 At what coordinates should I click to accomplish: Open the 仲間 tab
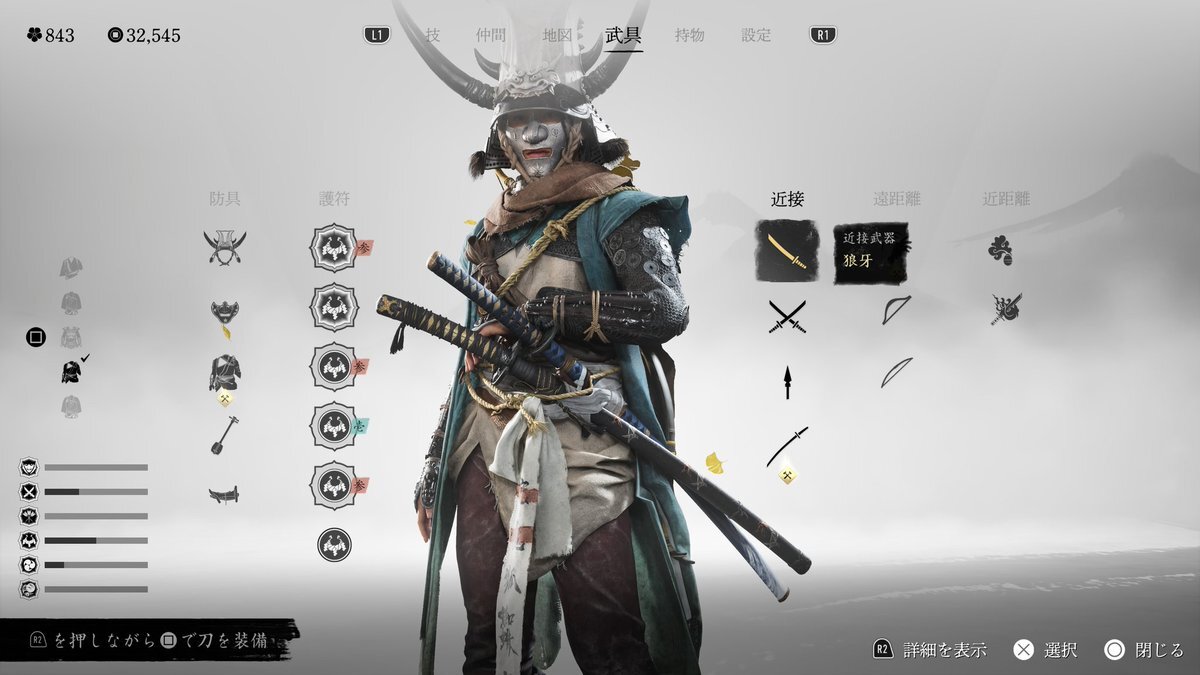(490, 35)
